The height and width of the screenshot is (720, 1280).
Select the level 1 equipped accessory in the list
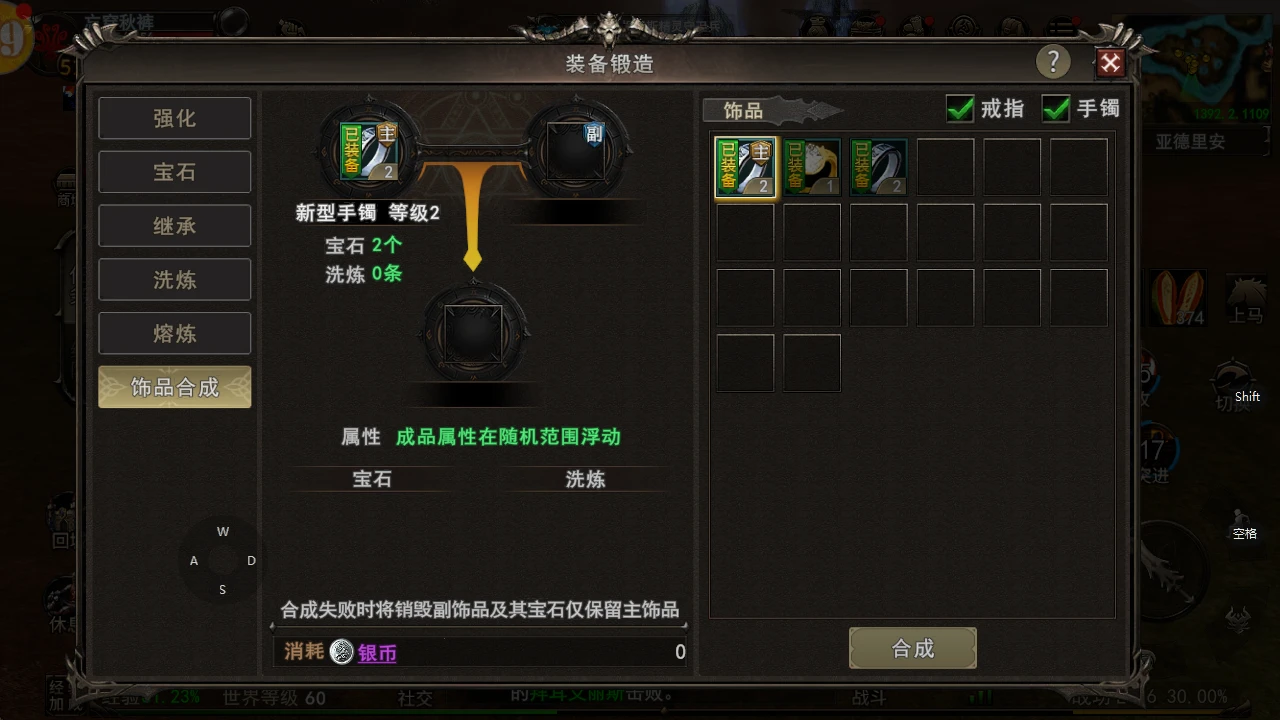[x=811, y=166]
